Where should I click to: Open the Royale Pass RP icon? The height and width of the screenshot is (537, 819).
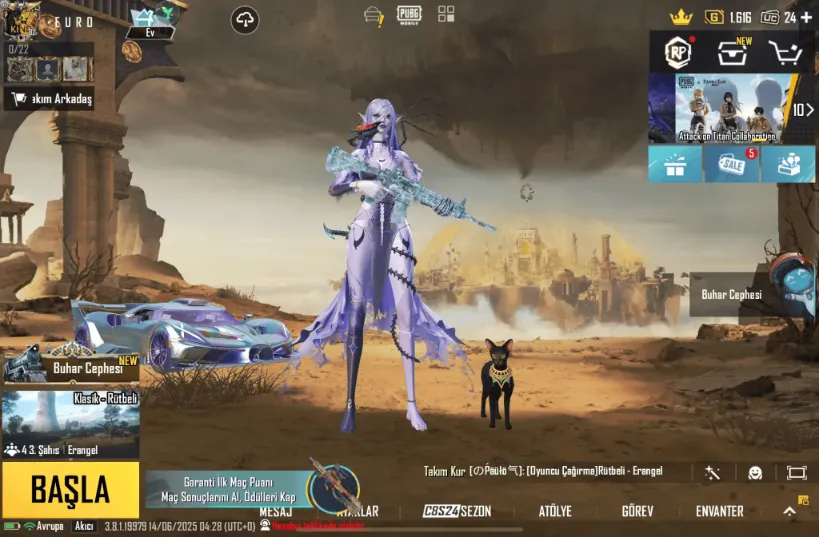pos(679,51)
